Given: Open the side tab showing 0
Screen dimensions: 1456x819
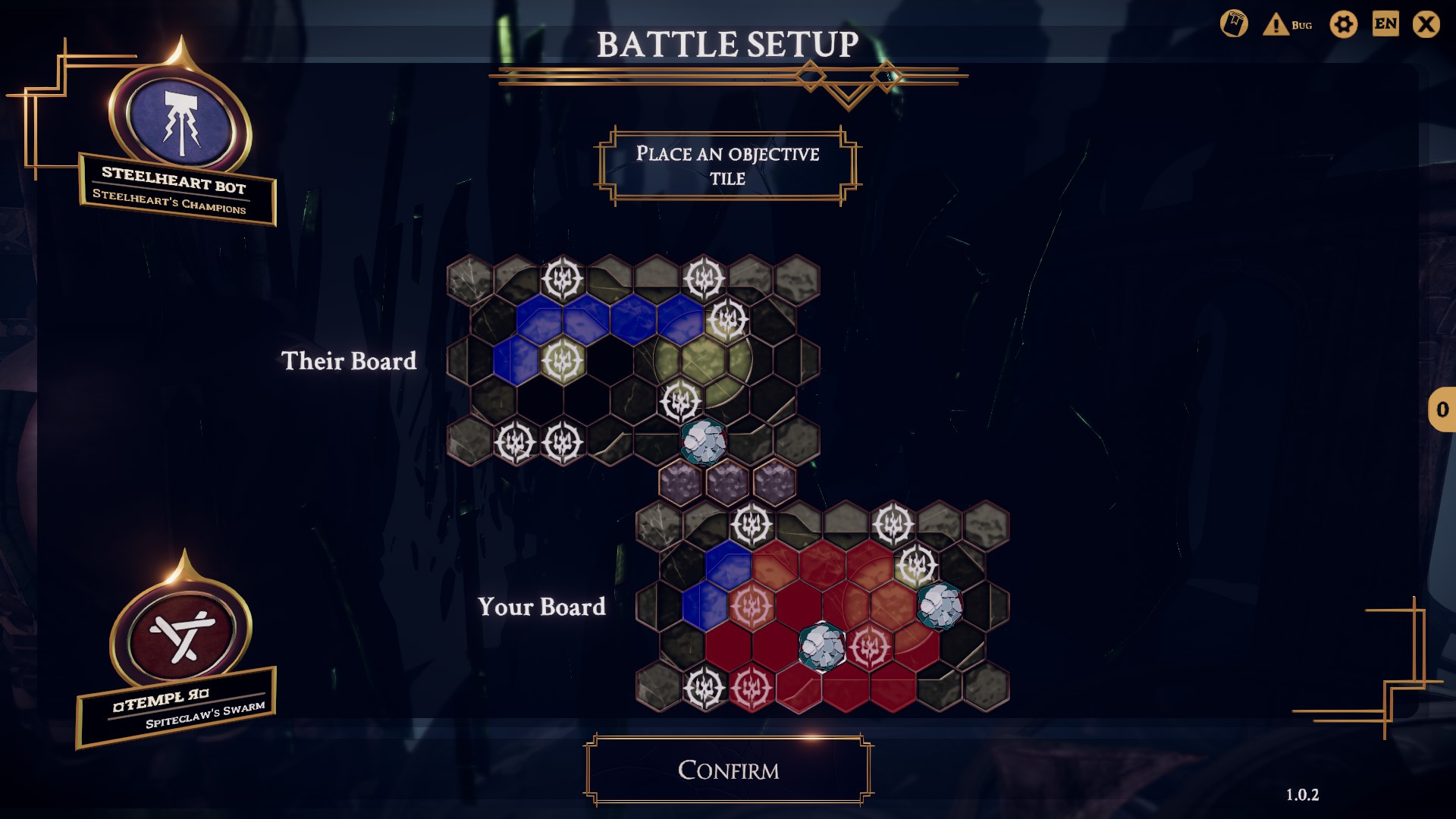Looking at the screenshot, I should click(x=1442, y=409).
